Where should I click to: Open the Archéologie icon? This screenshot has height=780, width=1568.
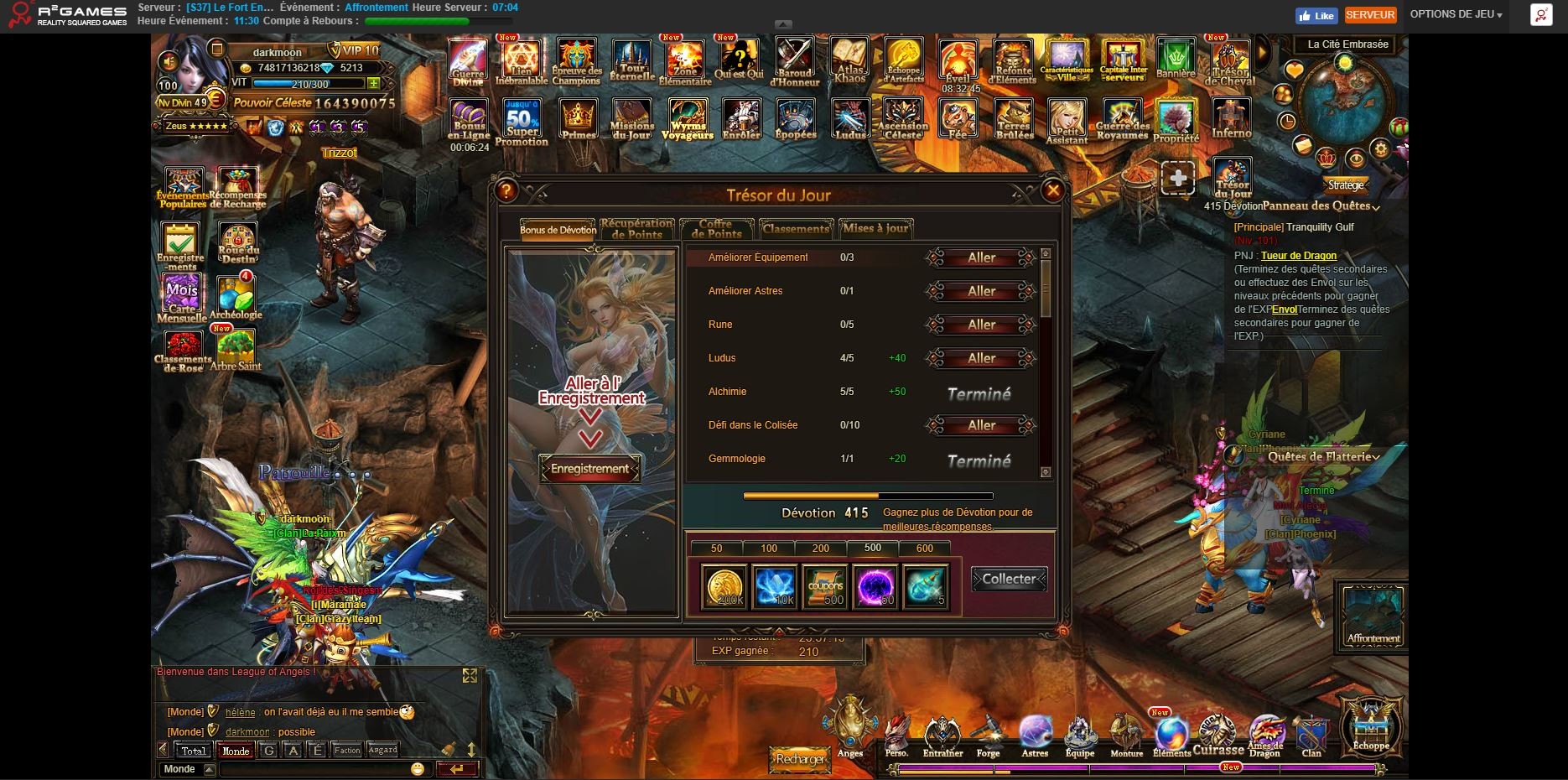(236, 296)
